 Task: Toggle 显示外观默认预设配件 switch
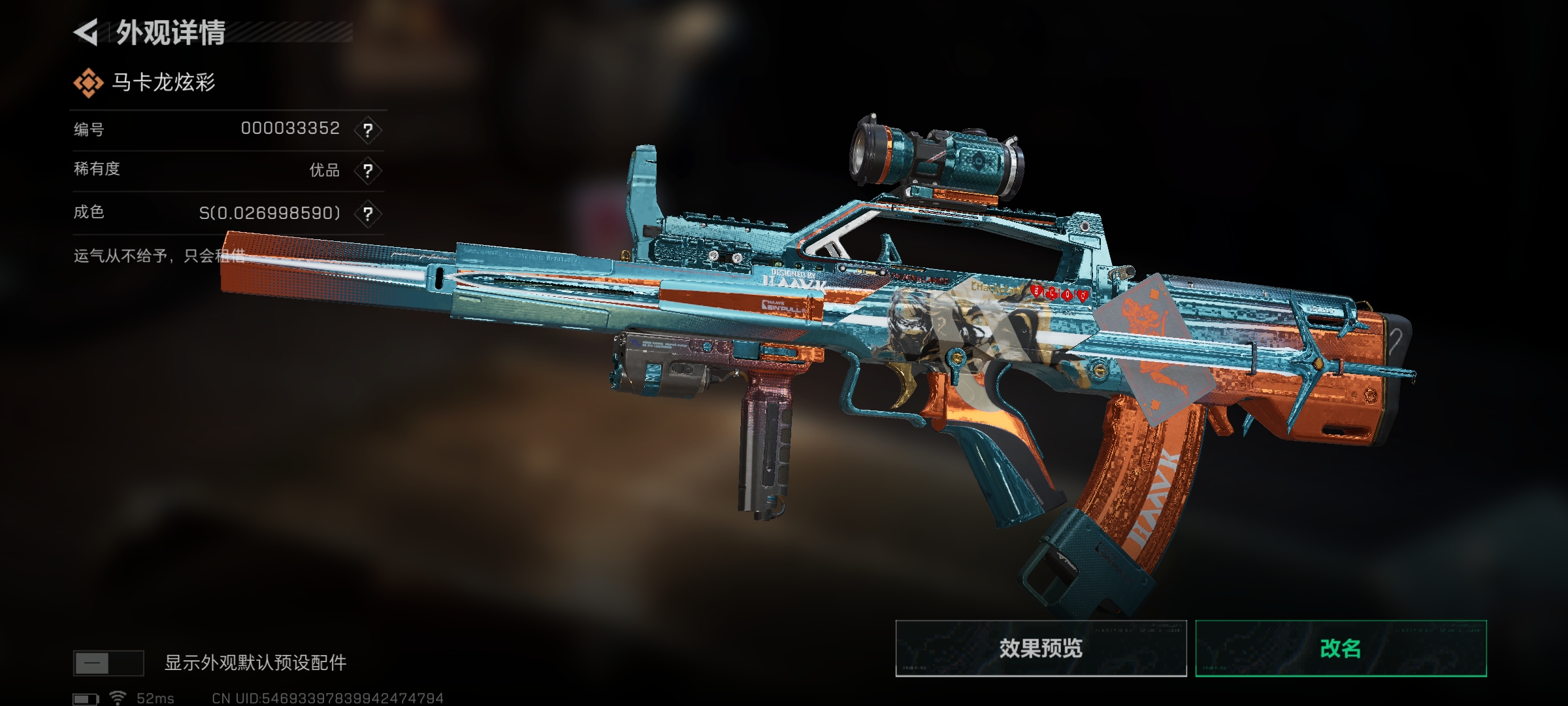(108, 663)
